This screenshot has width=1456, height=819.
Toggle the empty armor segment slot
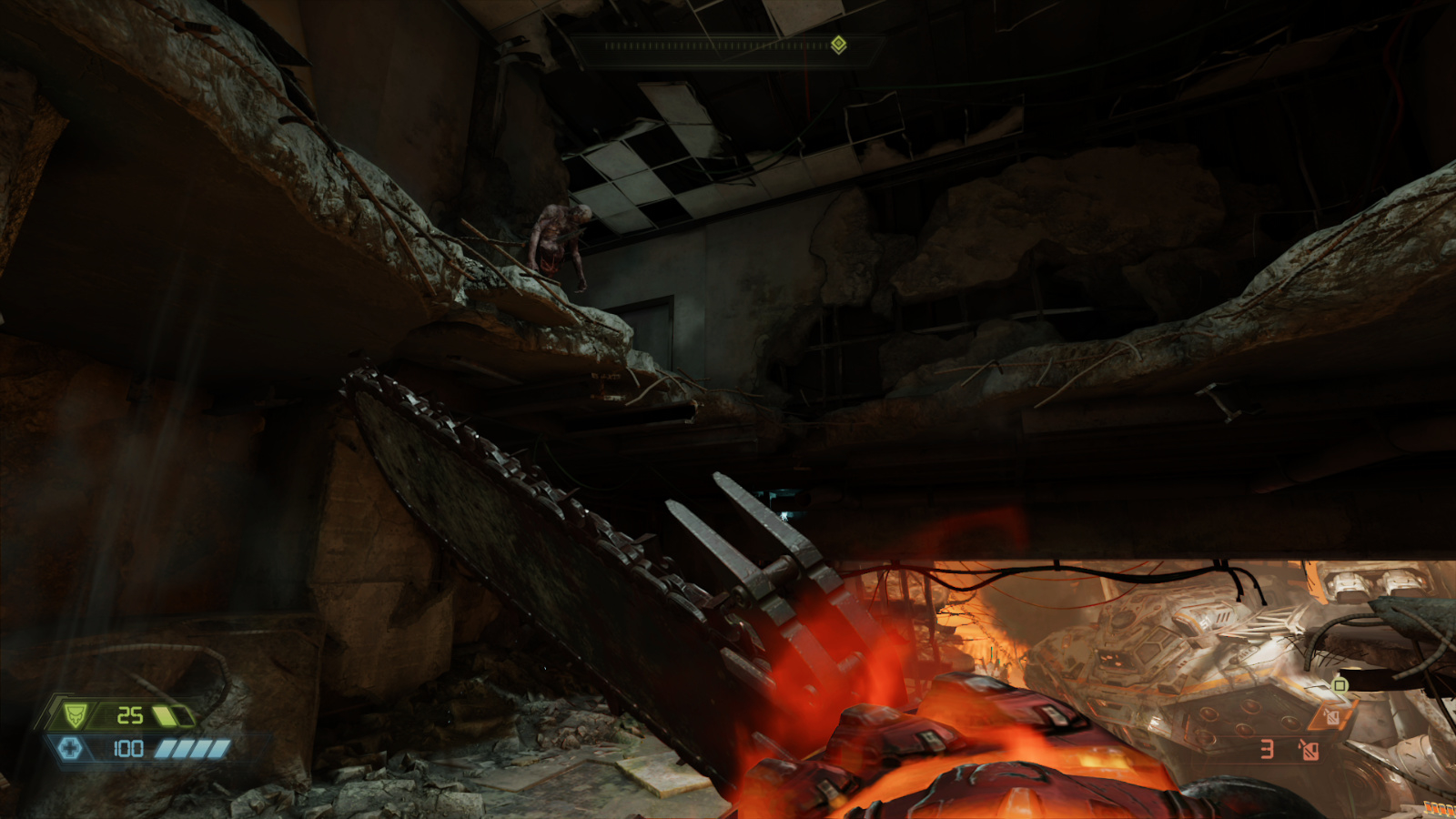[x=185, y=715]
